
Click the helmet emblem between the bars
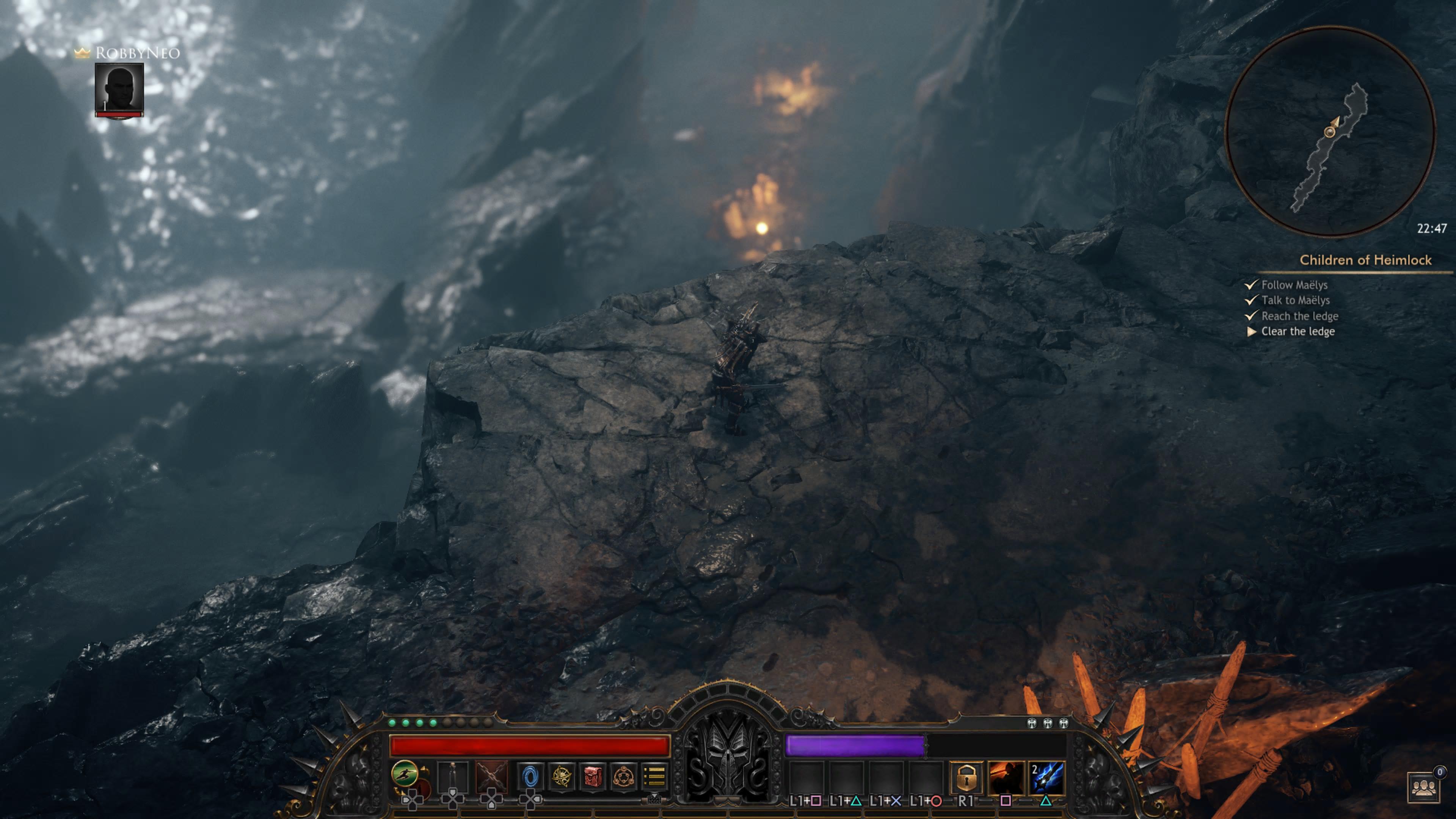click(x=728, y=752)
